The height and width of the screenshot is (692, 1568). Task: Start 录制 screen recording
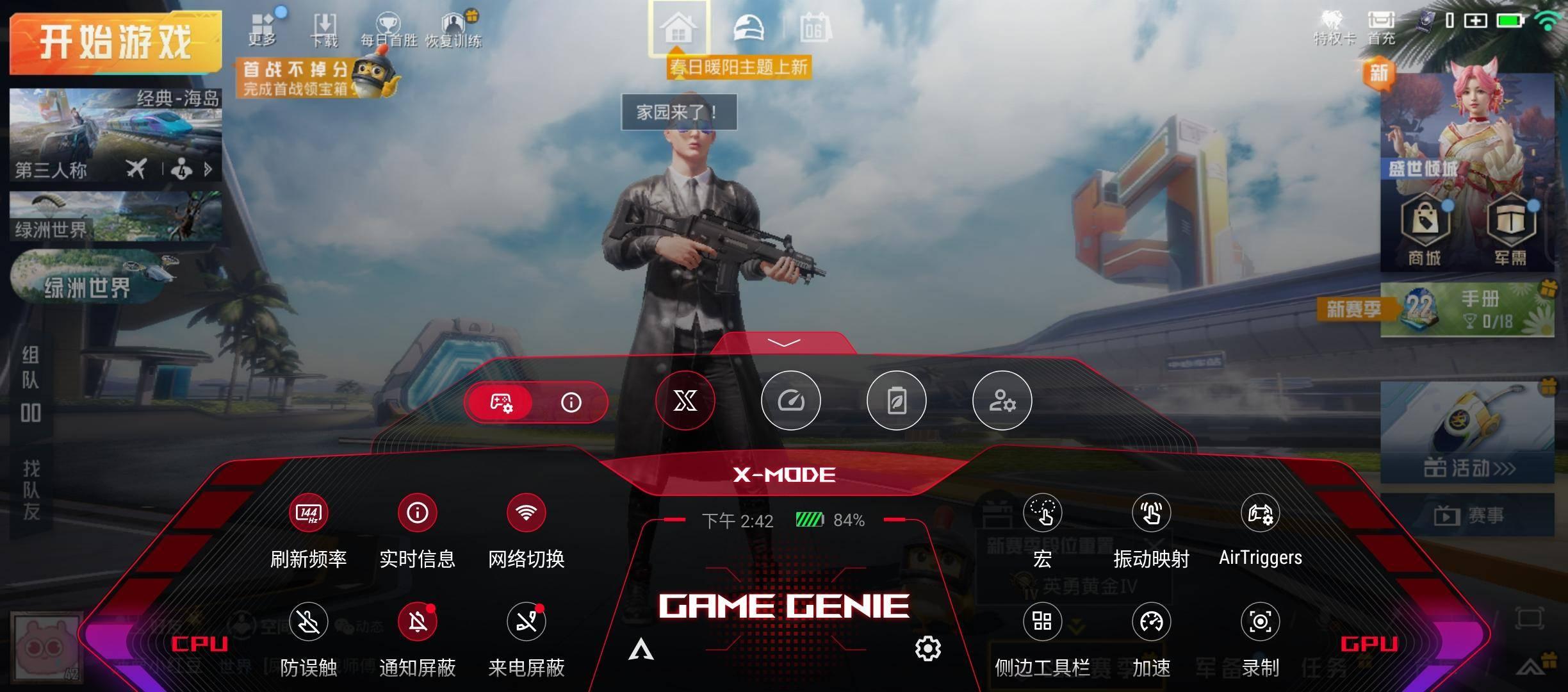(1260, 622)
